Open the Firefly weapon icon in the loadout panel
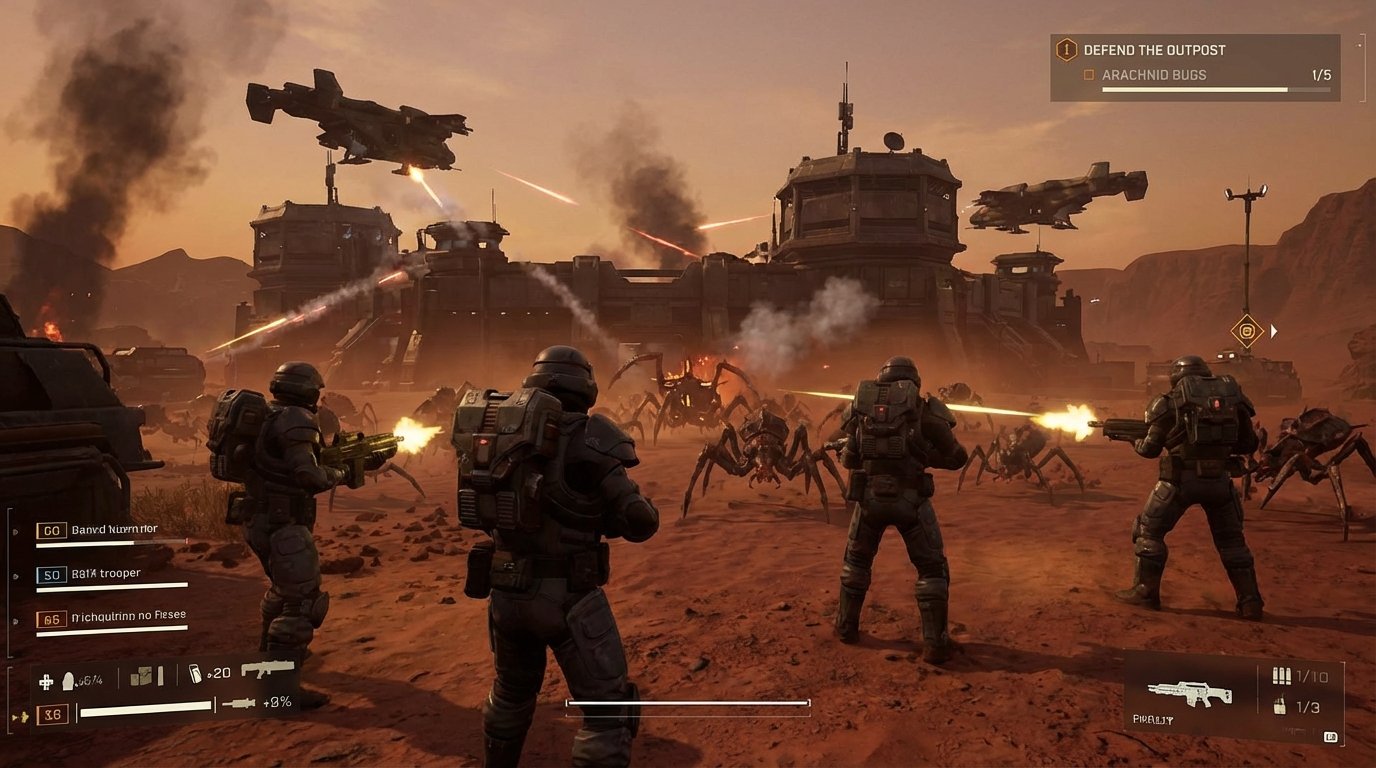The width and height of the screenshot is (1376, 768). tap(1188, 694)
